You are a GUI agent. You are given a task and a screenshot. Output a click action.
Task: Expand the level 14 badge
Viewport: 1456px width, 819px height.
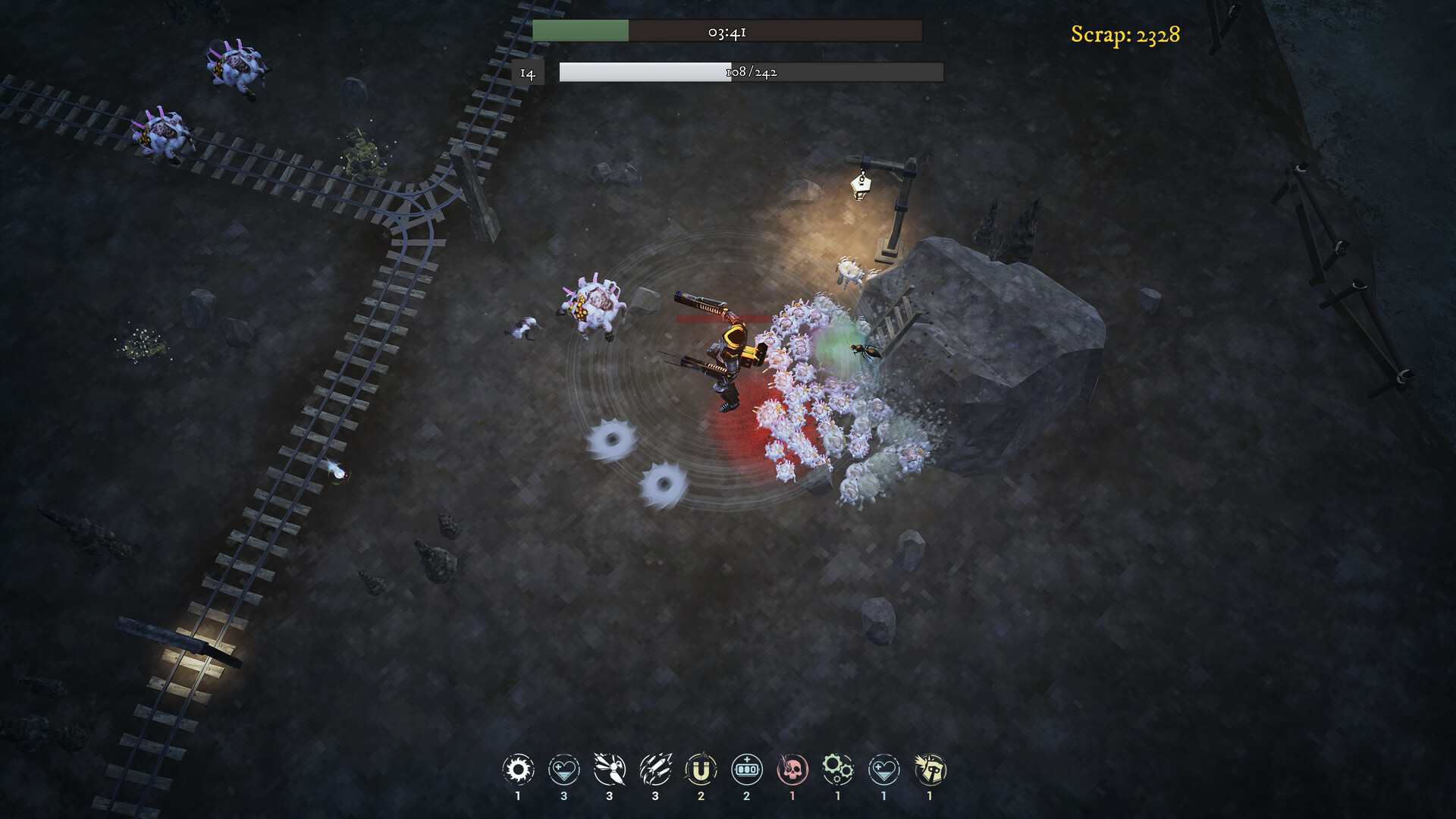(x=528, y=72)
